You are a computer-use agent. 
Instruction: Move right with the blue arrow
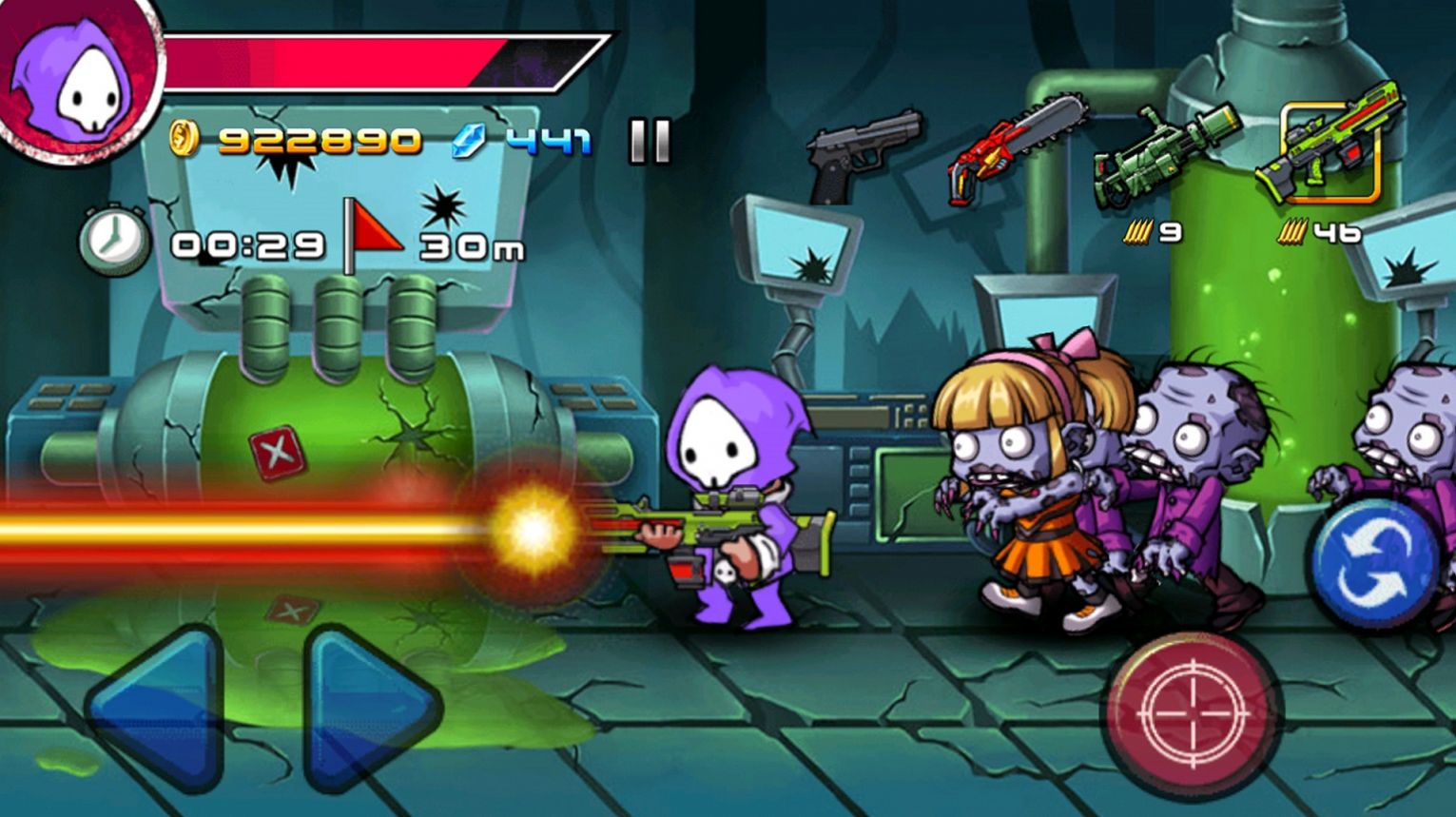367,708
